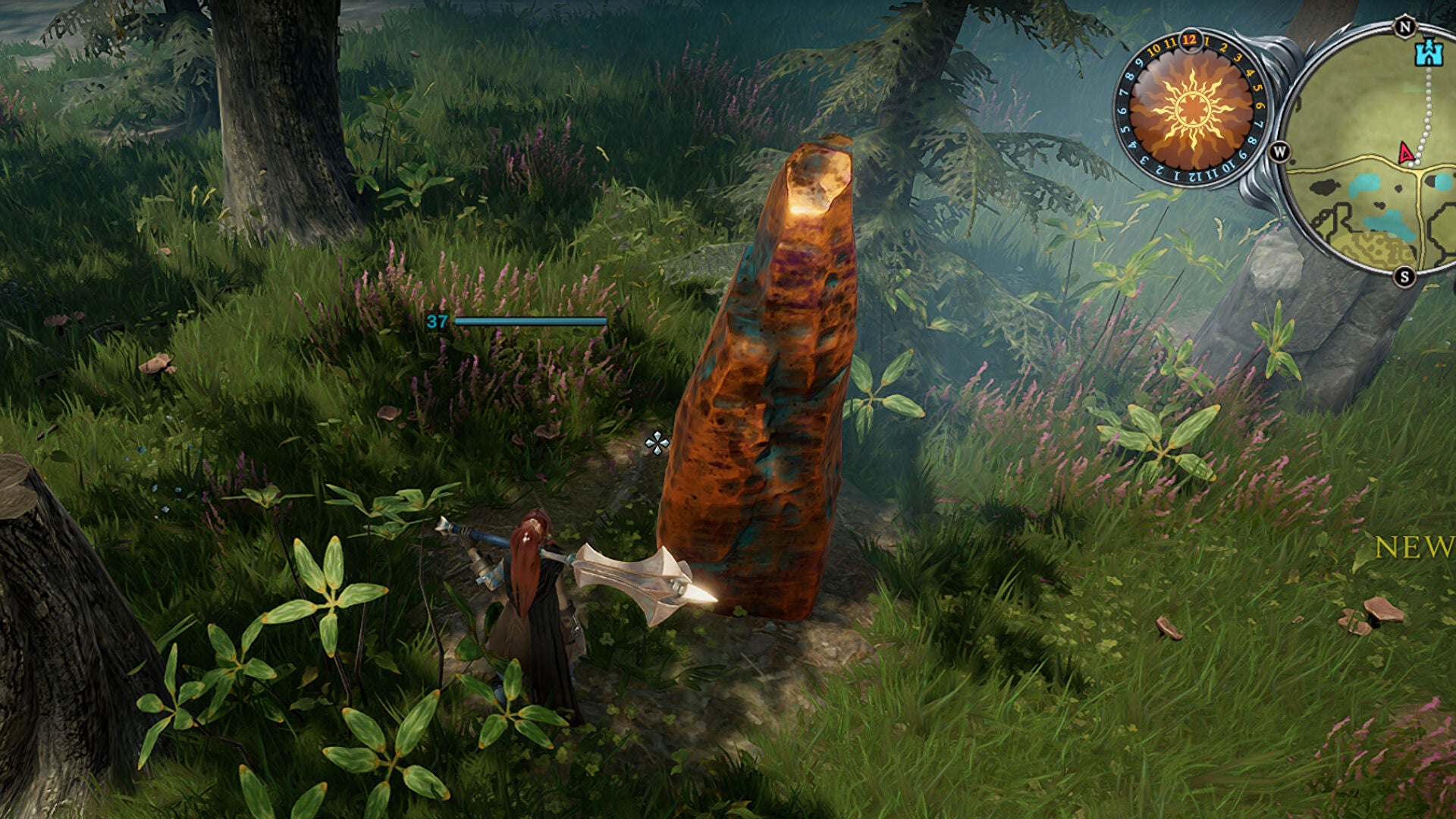
Task: Click the N compass marker on the minimap
Action: (x=1404, y=27)
